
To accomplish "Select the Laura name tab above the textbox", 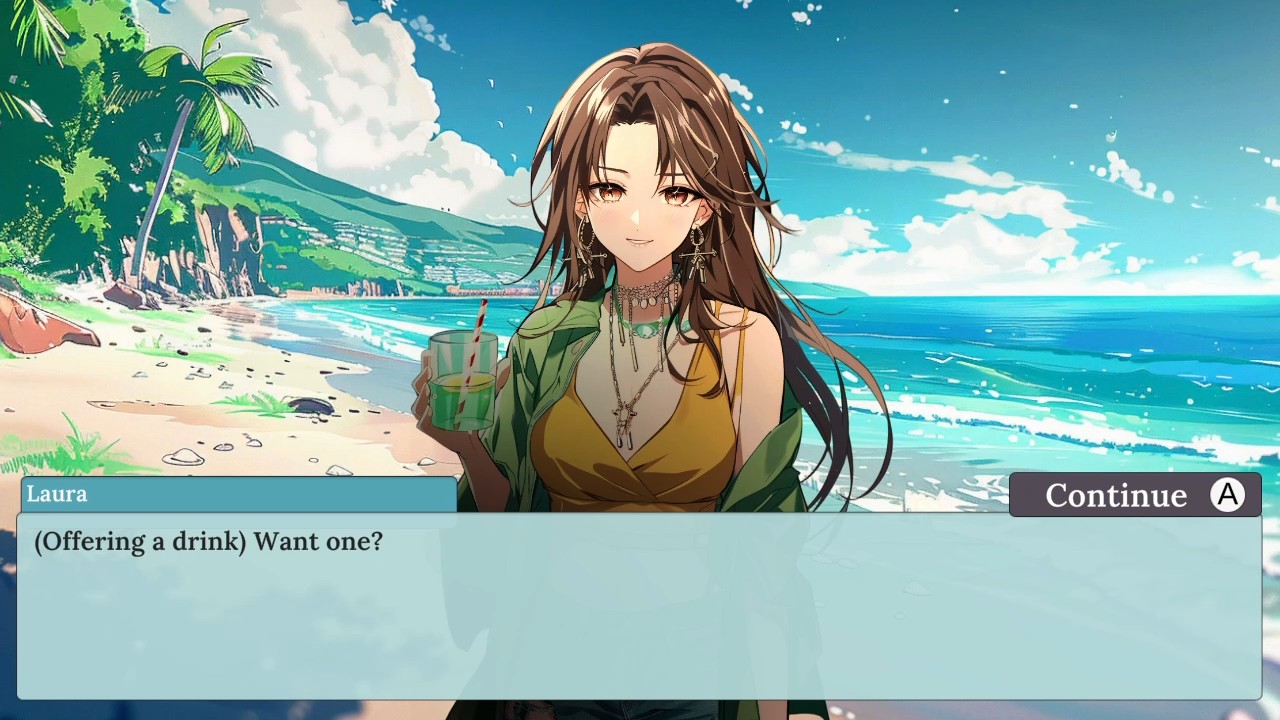I will (57, 494).
